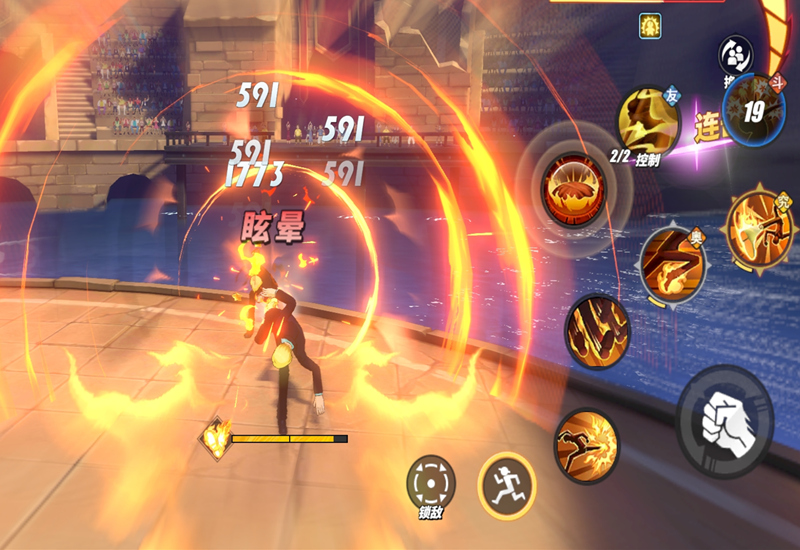Trigger the 奥 flaming leg skill
Viewport: 800px width, 550px height.
(x=672, y=262)
